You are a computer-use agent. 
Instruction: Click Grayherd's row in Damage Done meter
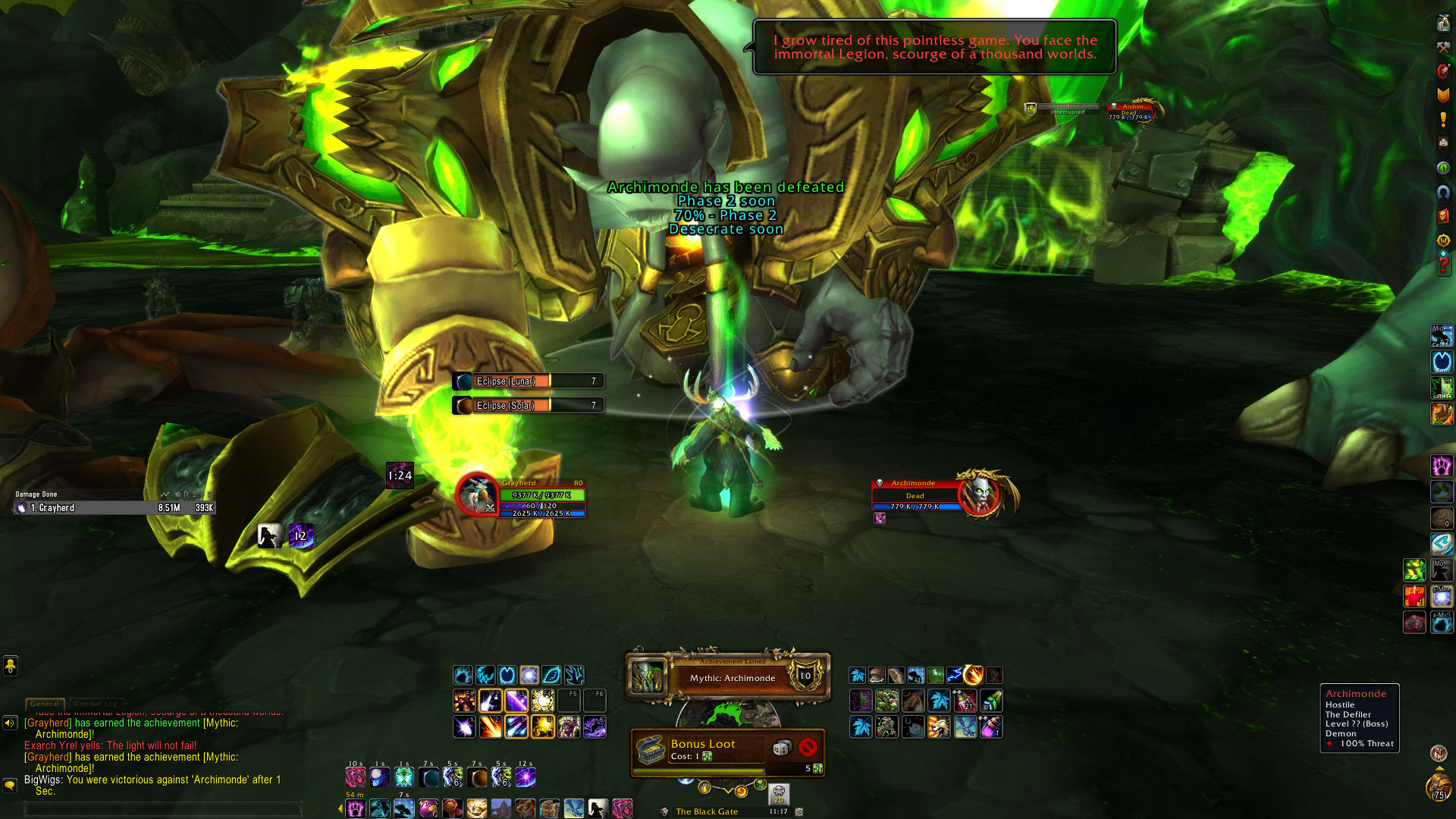coord(115,508)
